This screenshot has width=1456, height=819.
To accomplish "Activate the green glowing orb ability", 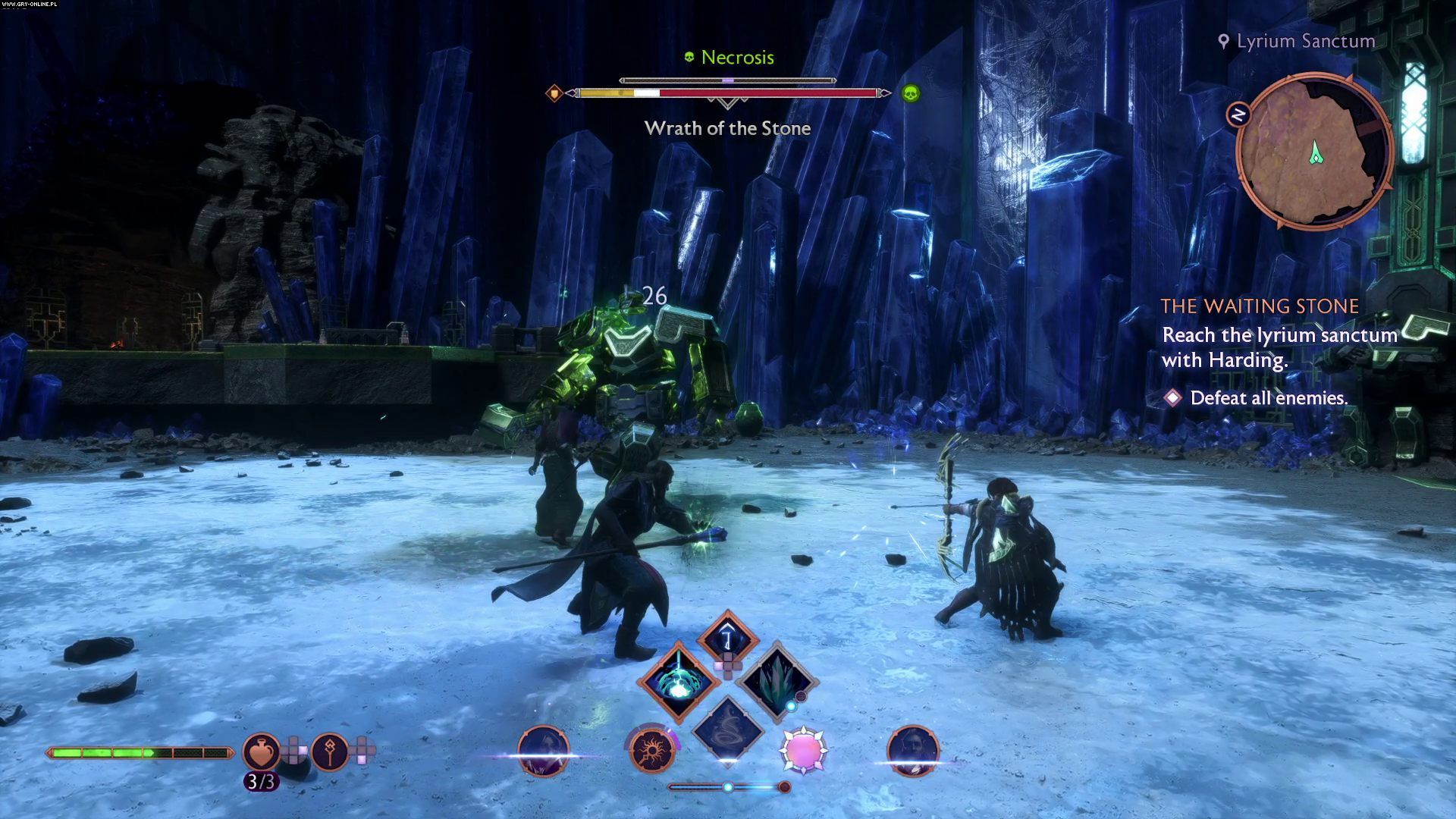I will pos(678,680).
